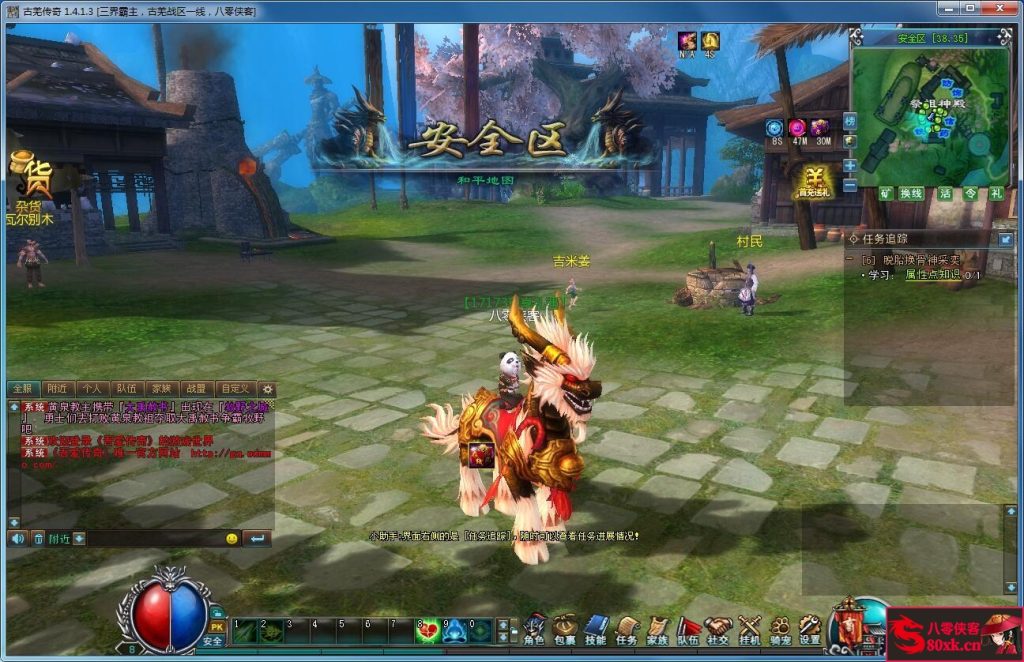
Task: Open the 角色 character panel
Action: 535,628
